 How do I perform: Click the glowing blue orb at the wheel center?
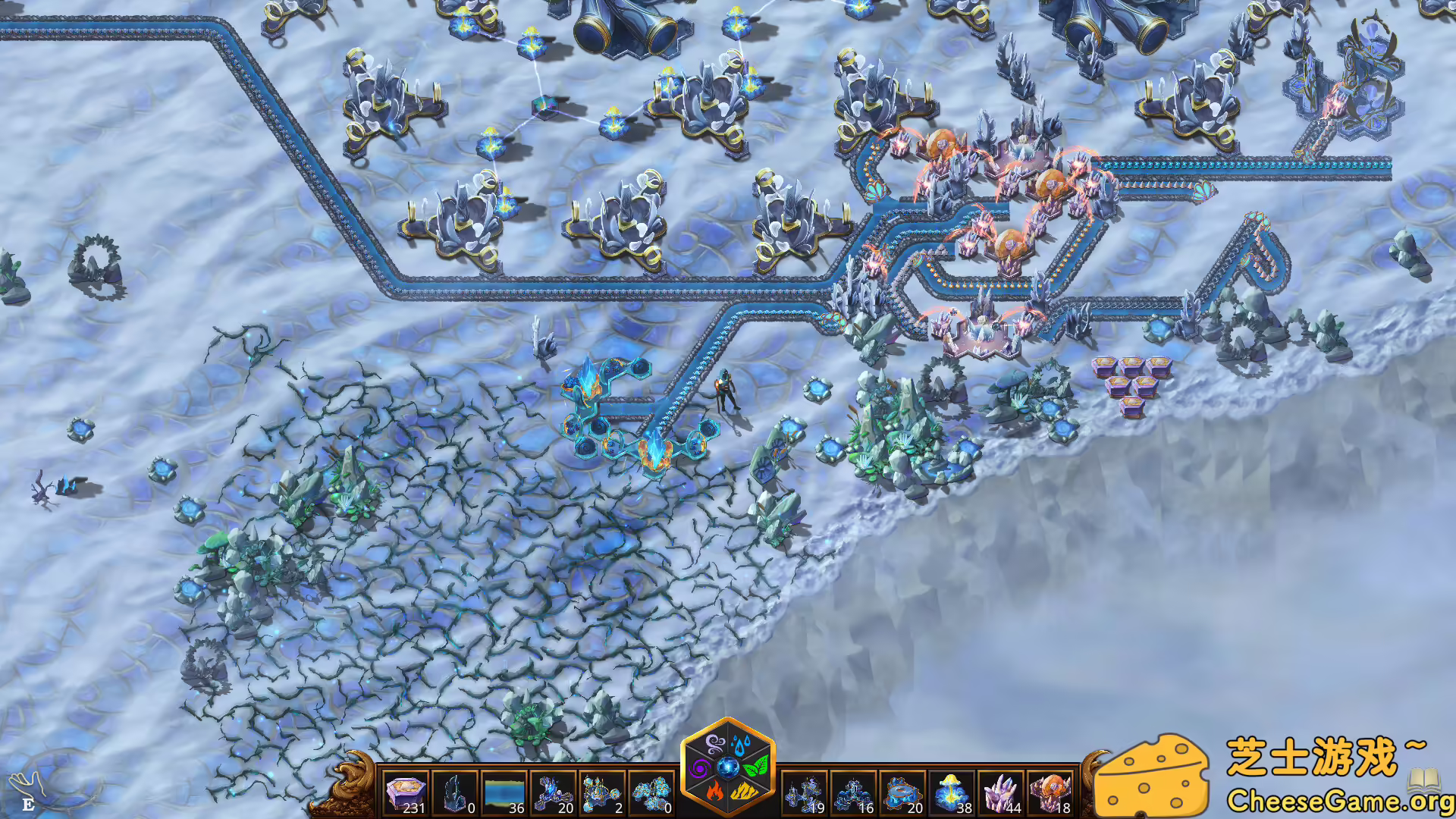tap(728, 767)
